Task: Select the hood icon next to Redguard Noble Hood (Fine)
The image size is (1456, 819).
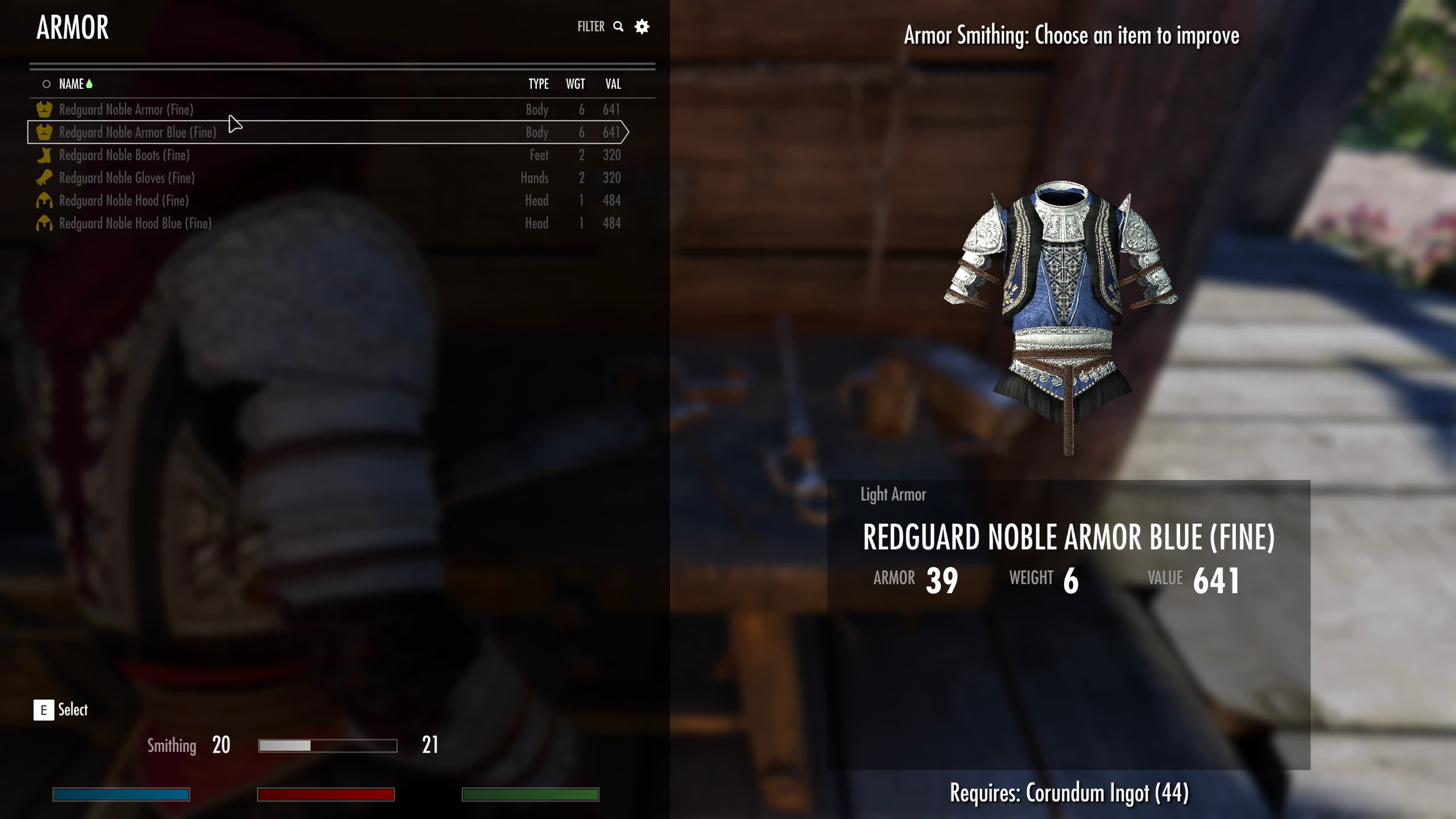Action: 44,200
